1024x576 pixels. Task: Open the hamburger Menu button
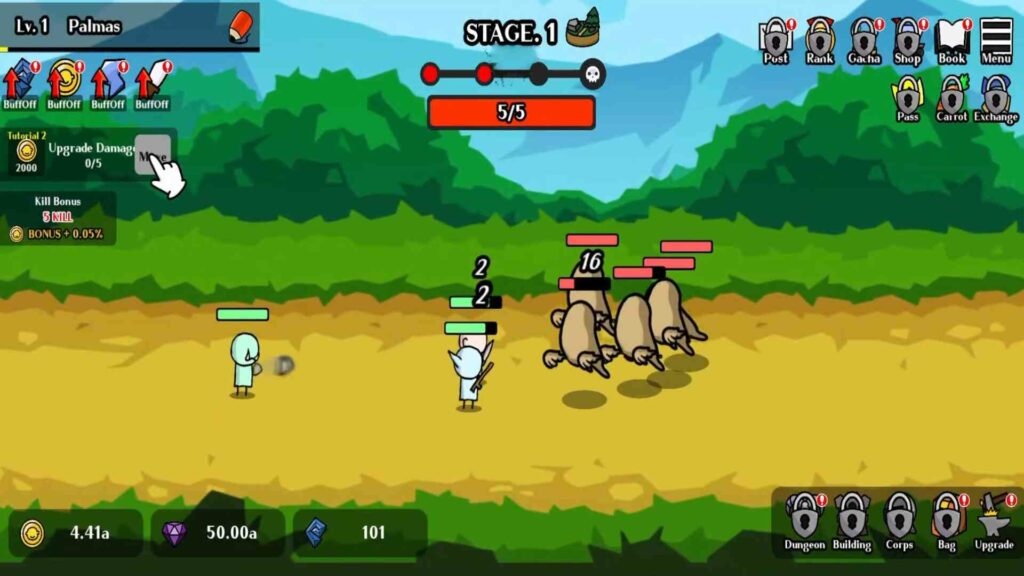995,41
